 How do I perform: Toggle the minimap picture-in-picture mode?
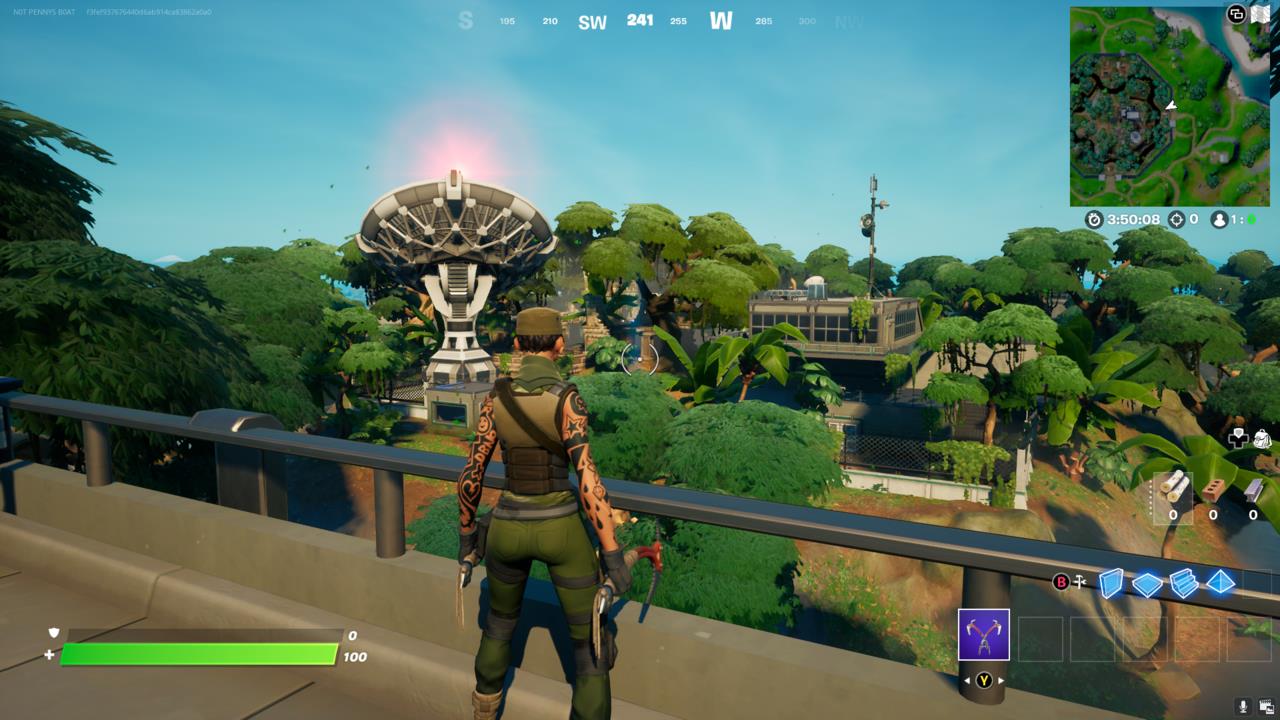tap(1236, 14)
